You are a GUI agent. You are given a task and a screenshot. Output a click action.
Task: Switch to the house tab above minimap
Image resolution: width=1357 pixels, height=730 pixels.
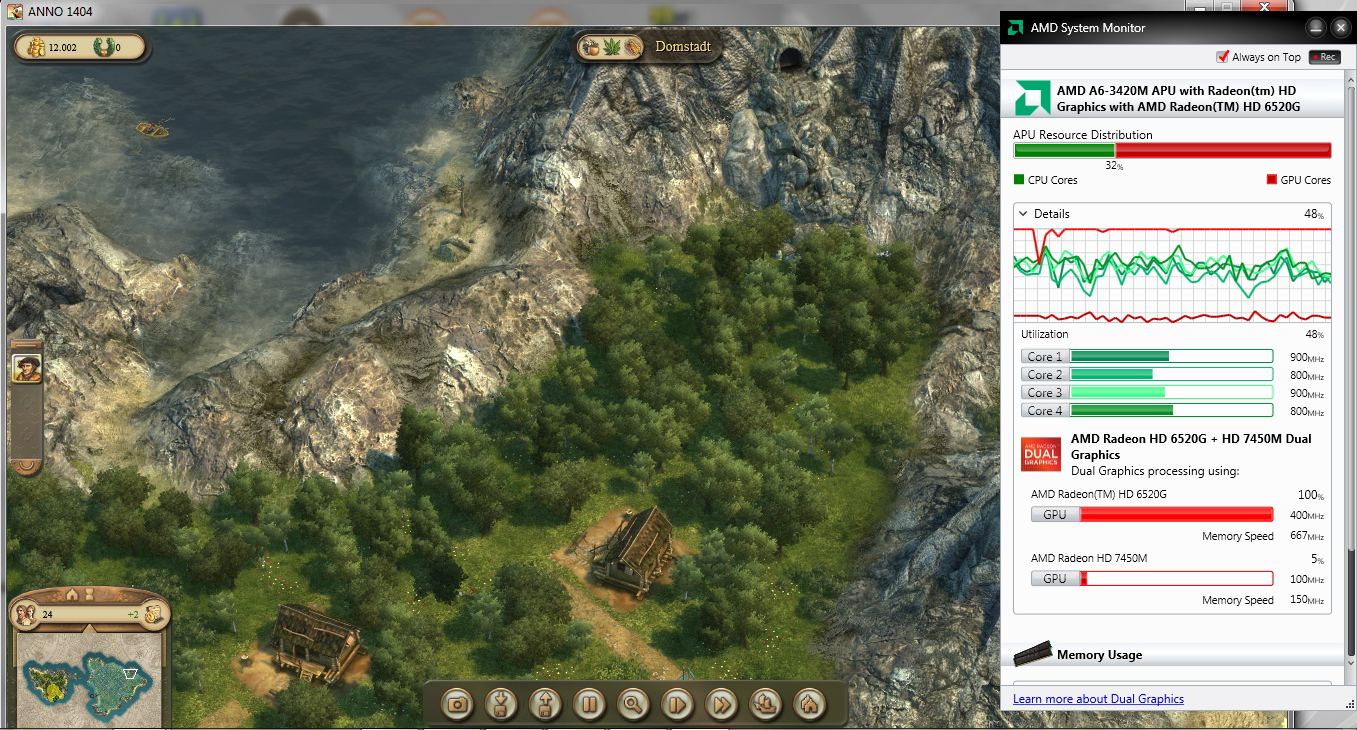(72, 596)
